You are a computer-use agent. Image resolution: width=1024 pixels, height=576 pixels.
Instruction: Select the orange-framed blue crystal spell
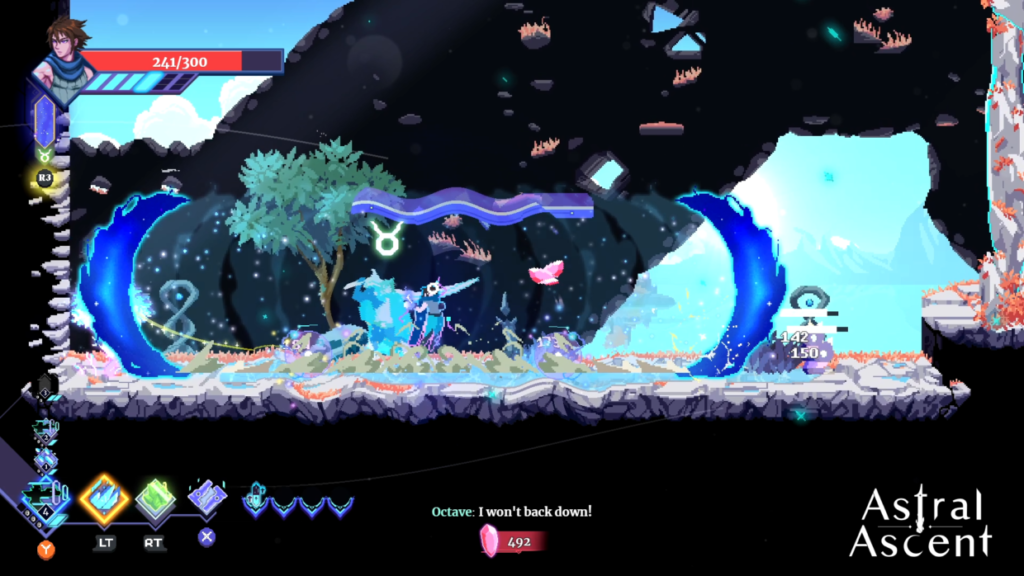[x=104, y=498]
